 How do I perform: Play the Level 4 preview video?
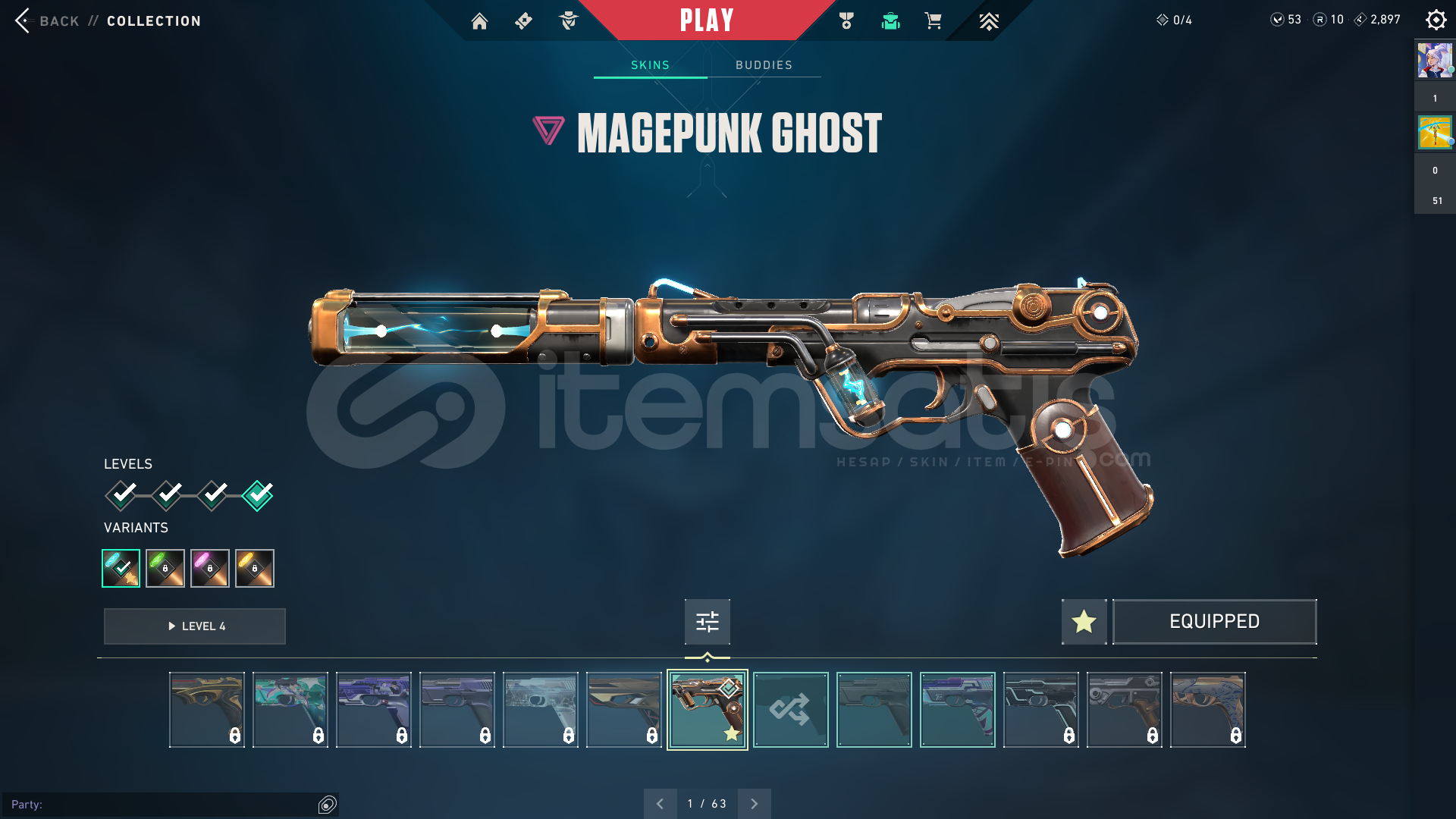195,626
